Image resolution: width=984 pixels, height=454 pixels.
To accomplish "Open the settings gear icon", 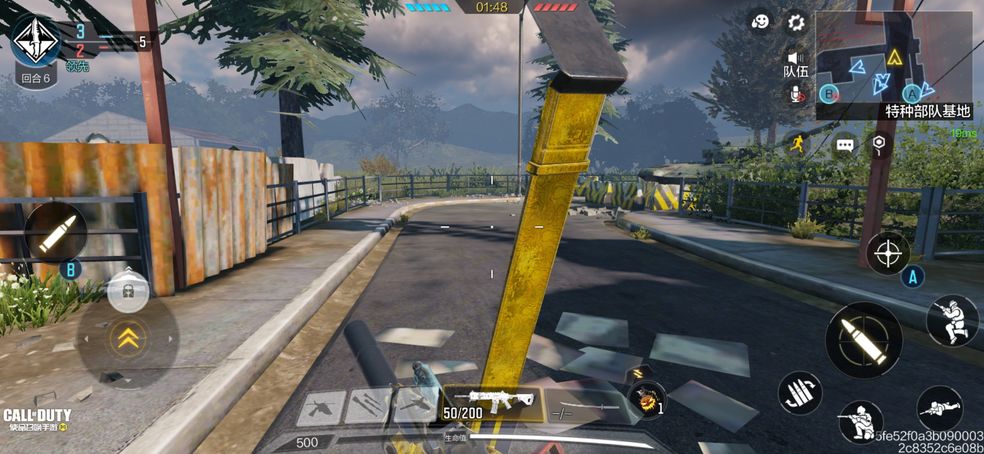I will pyautogui.click(x=796, y=21).
